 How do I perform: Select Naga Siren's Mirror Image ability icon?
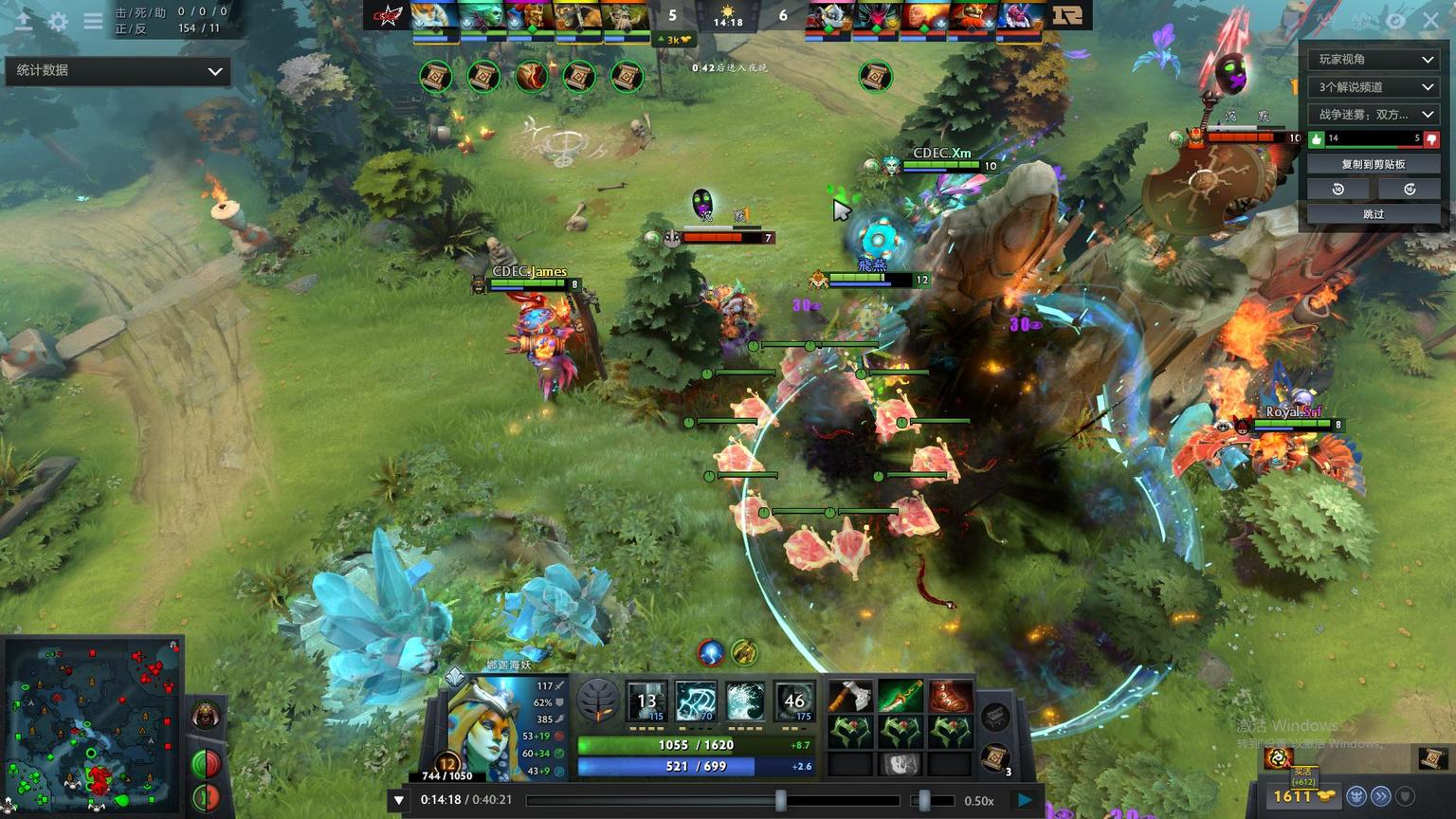[646, 701]
